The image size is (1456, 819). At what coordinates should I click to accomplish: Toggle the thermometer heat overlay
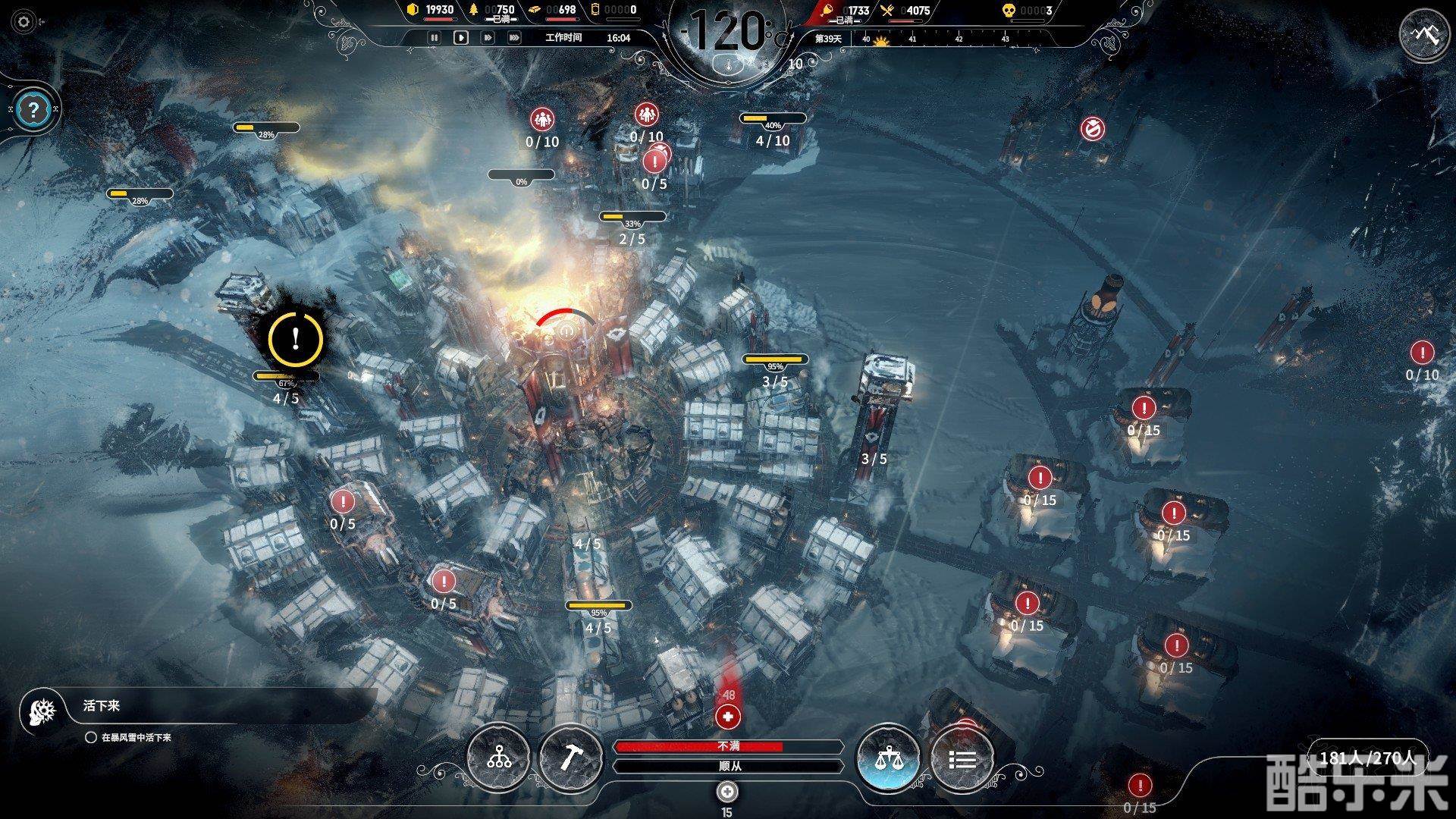click(x=729, y=64)
